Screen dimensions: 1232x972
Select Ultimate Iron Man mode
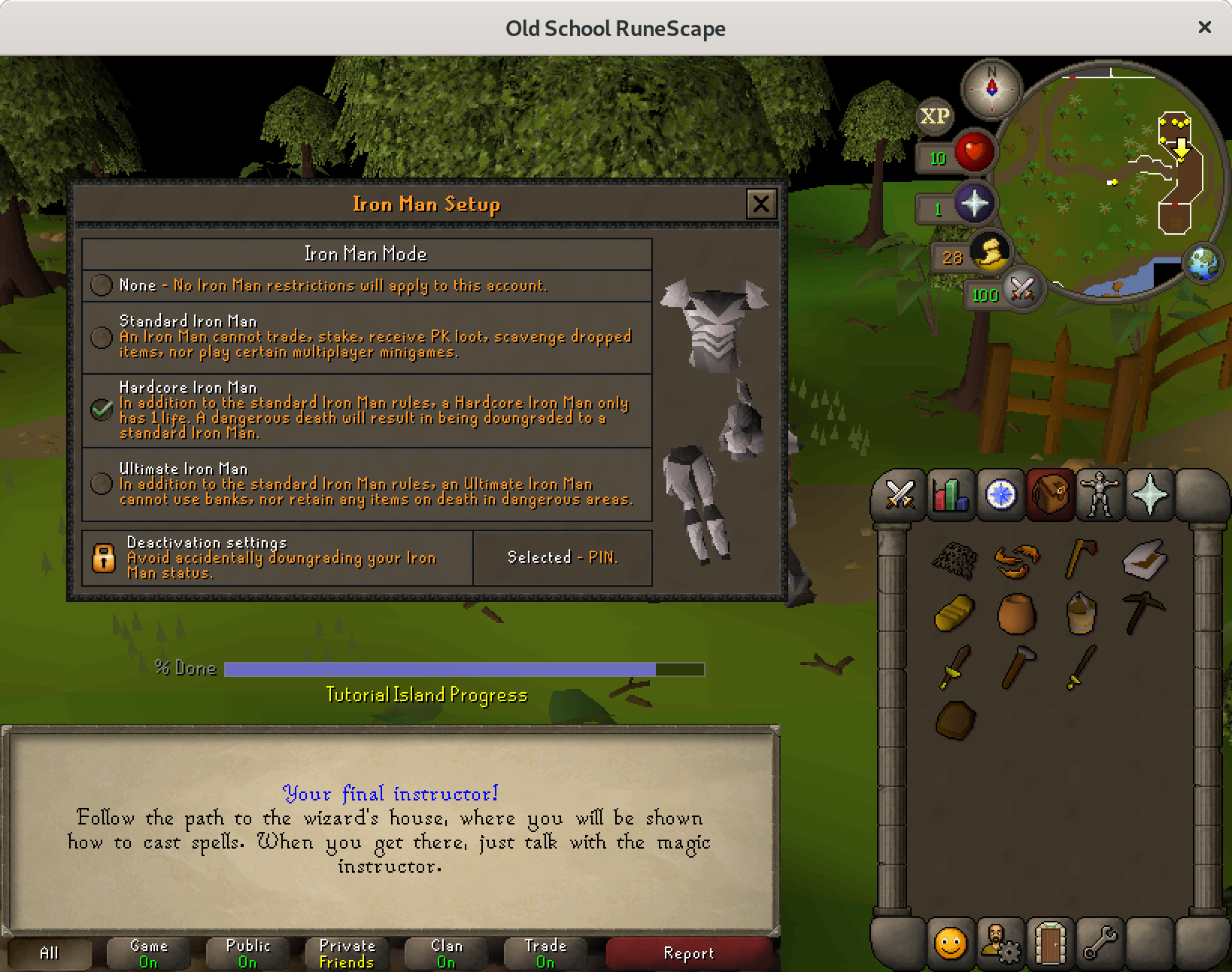pos(102,483)
